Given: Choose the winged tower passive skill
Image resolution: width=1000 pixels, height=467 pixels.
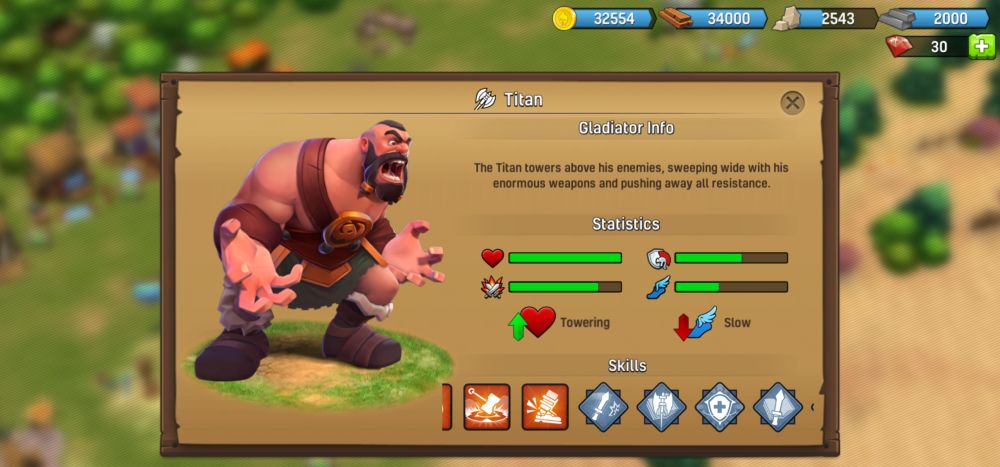Looking at the screenshot, I should pyautogui.click(x=661, y=406).
